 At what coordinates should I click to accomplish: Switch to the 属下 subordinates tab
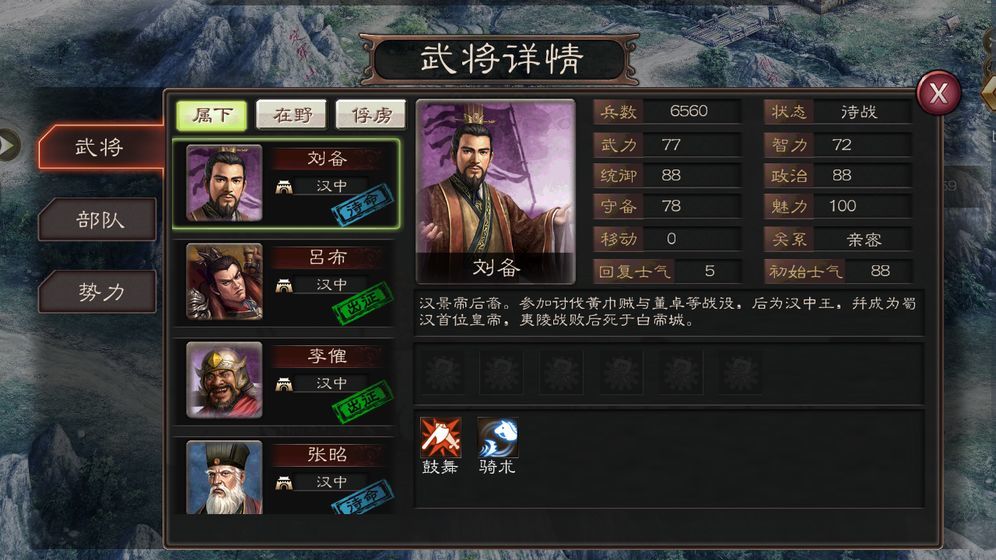click(211, 115)
